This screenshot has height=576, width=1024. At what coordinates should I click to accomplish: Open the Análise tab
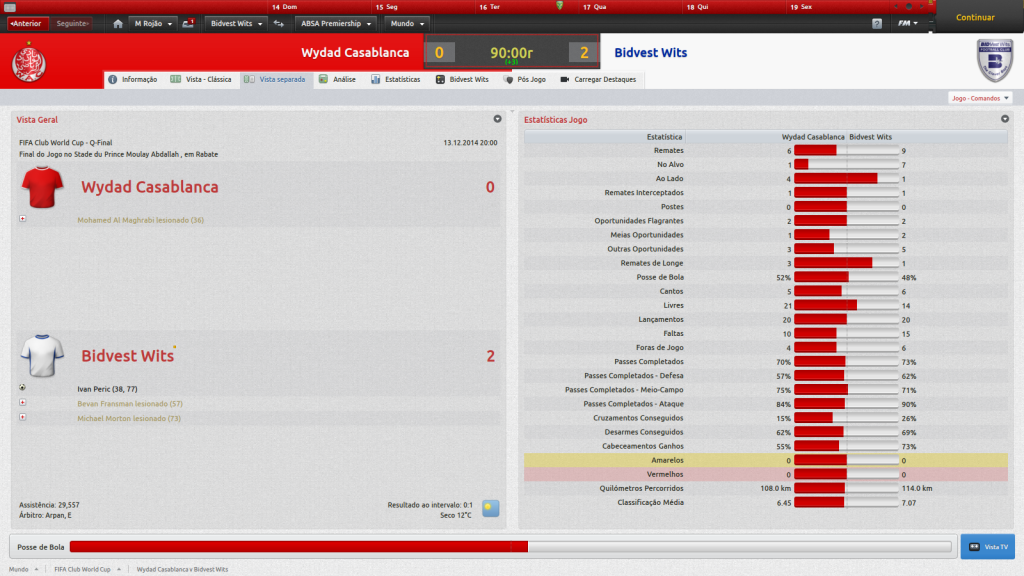pos(338,79)
